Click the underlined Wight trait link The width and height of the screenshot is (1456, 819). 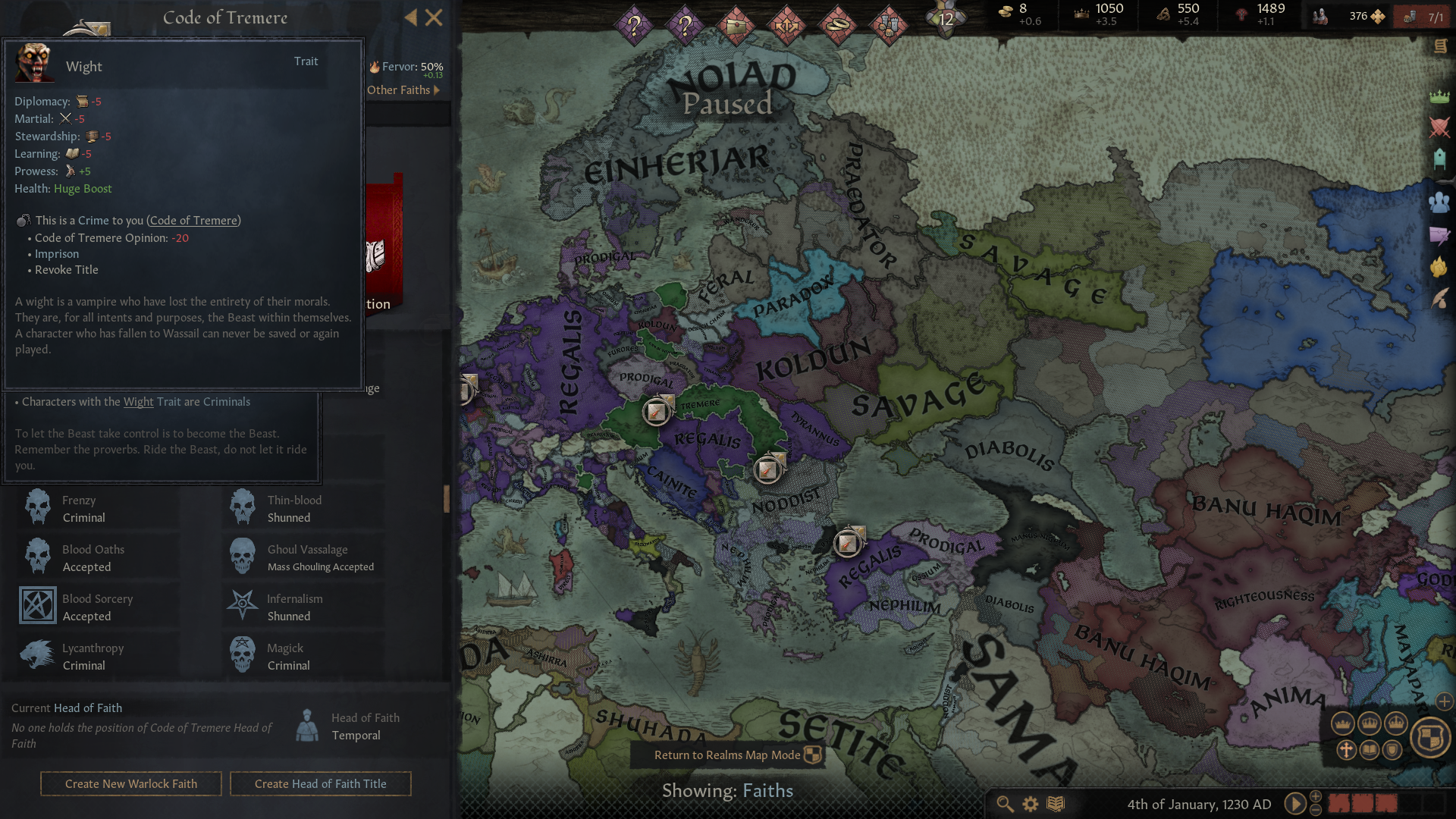(x=138, y=402)
